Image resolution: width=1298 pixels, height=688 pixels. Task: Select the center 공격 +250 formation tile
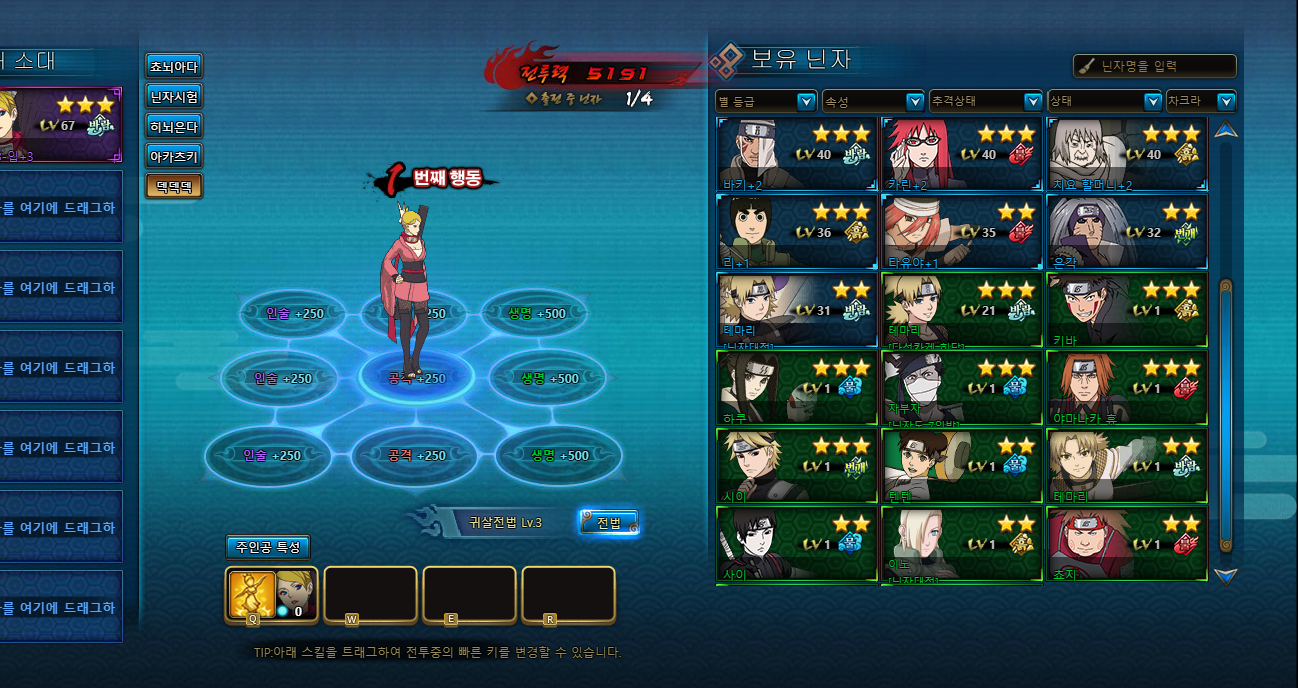[417, 379]
